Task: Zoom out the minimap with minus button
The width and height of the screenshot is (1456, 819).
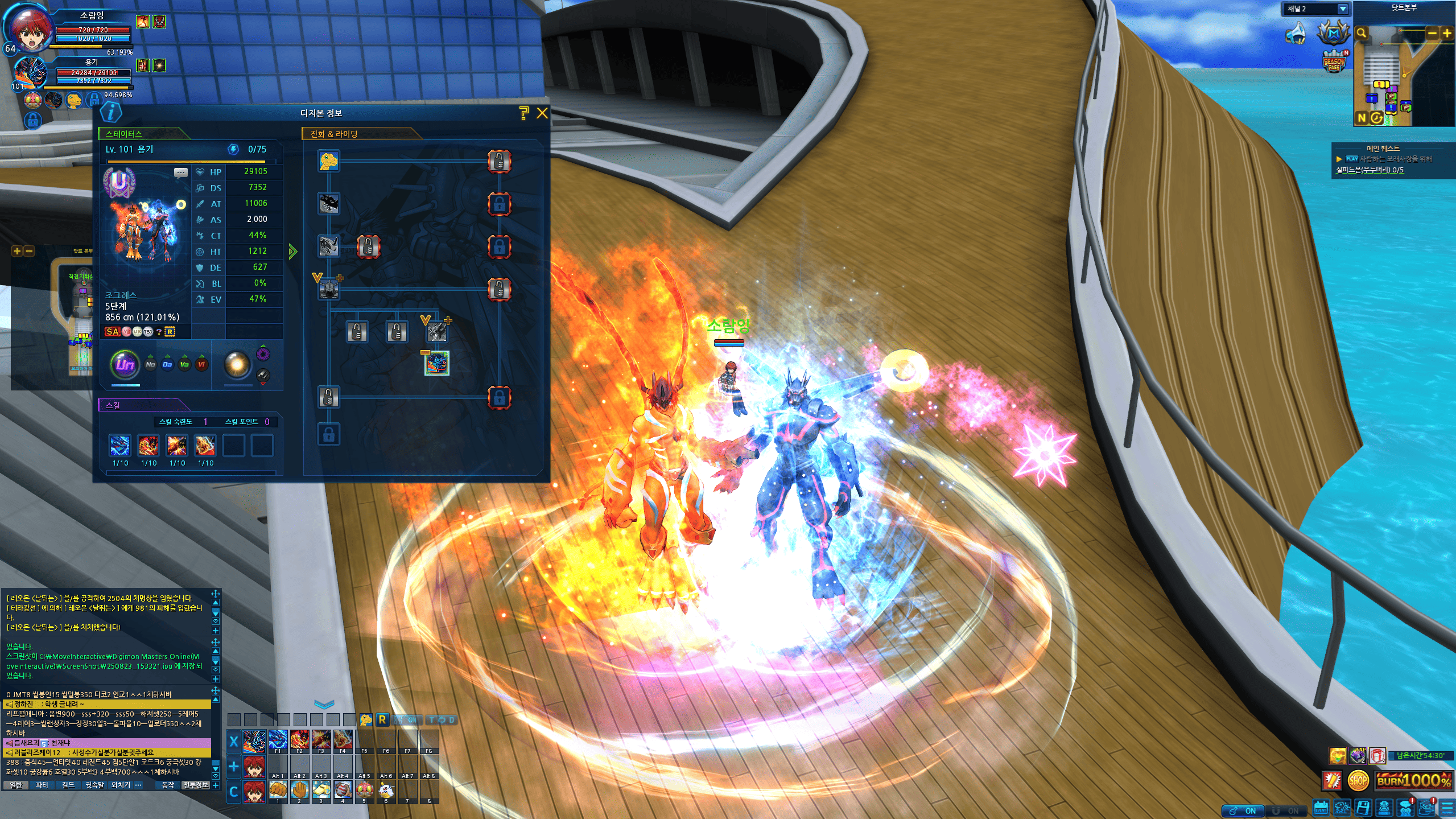Action: pyautogui.click(x=1432, y=33)
